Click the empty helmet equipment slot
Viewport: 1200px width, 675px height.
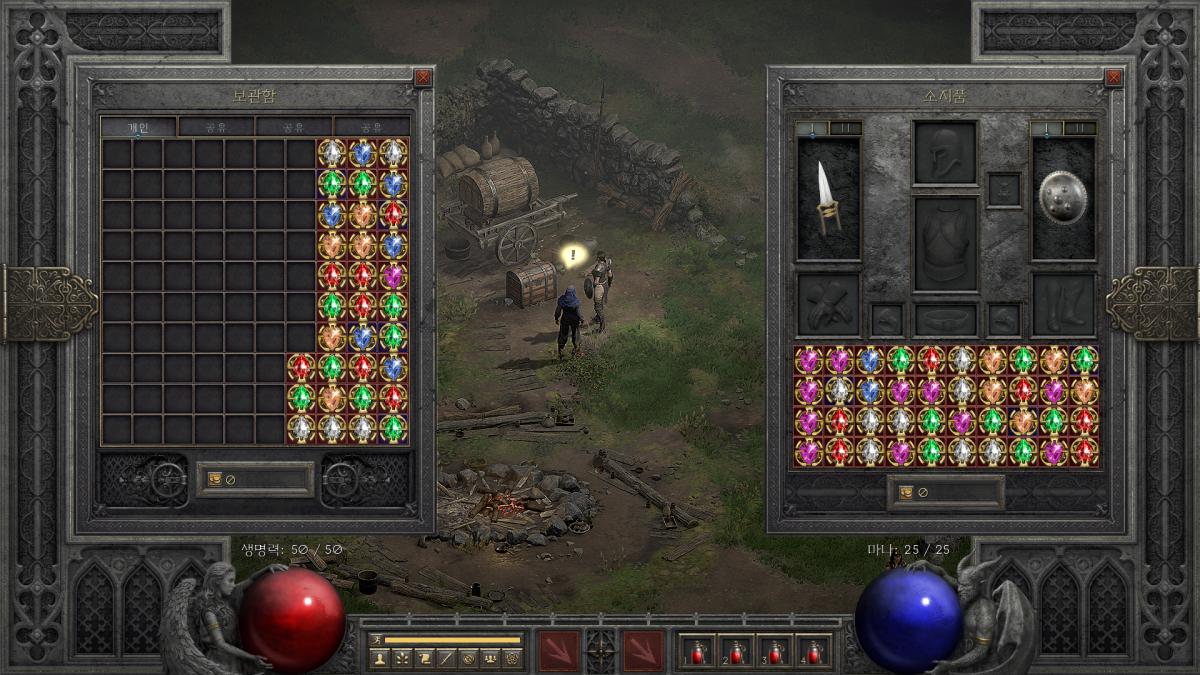click(x=945, y=152)
